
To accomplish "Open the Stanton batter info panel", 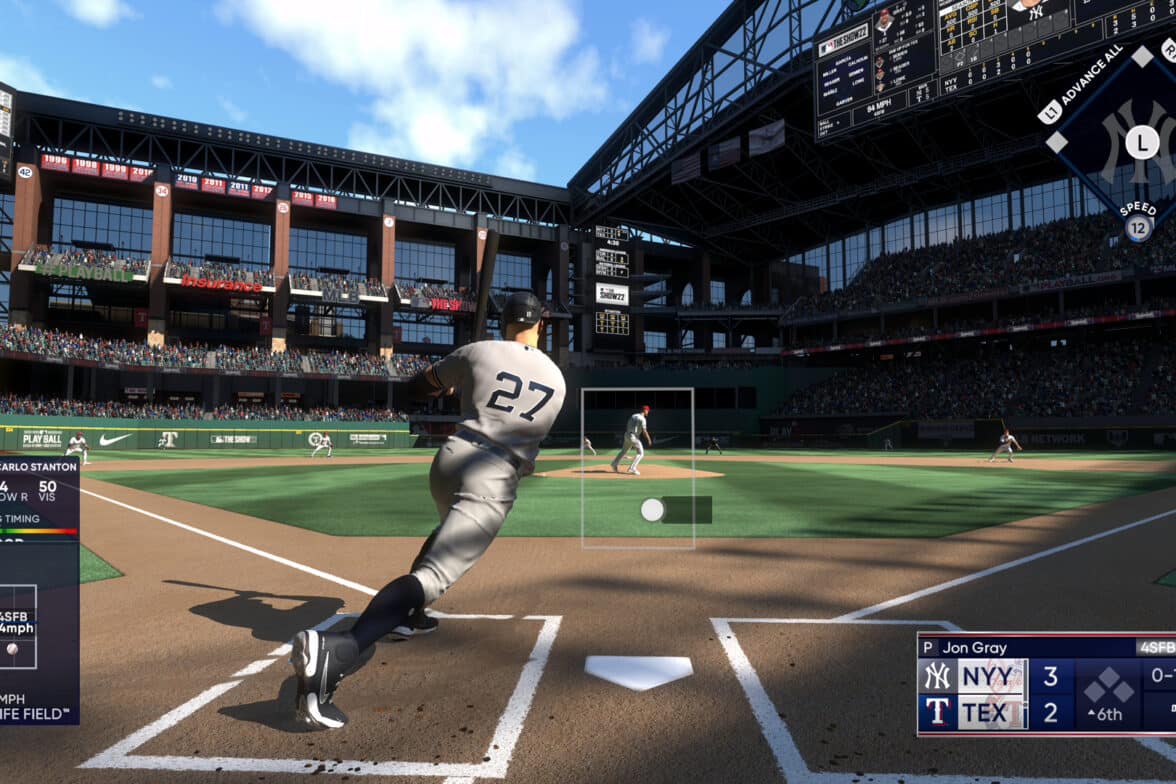I will point(38,590).
